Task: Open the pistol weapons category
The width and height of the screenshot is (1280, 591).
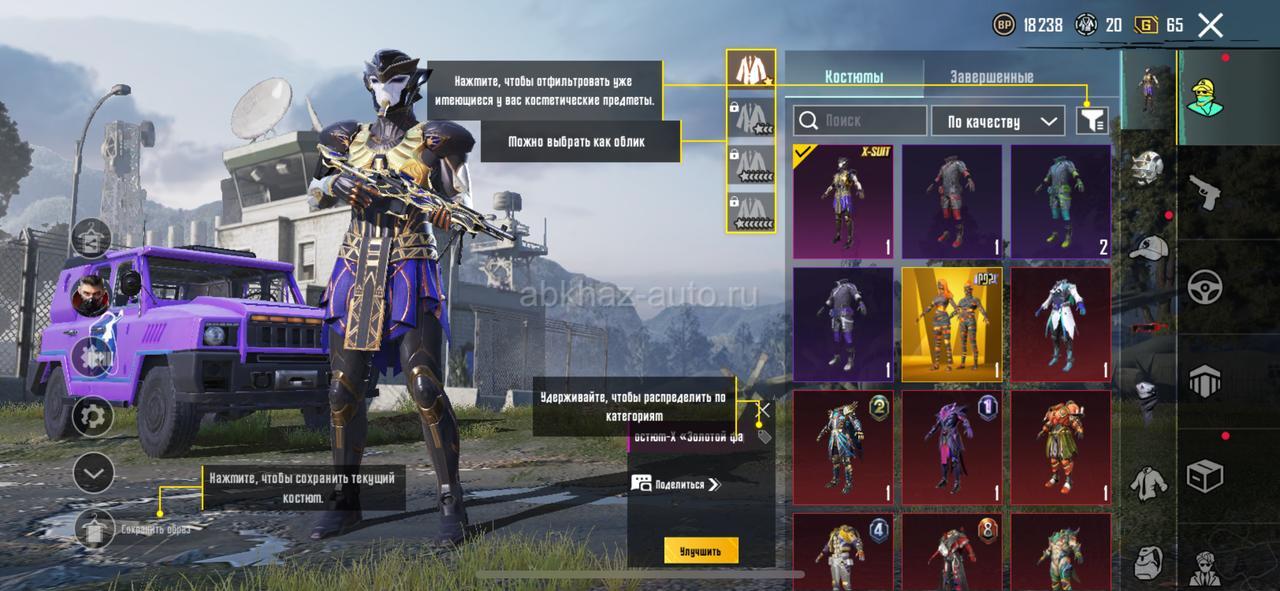Action: click(x=1205, y=191)
